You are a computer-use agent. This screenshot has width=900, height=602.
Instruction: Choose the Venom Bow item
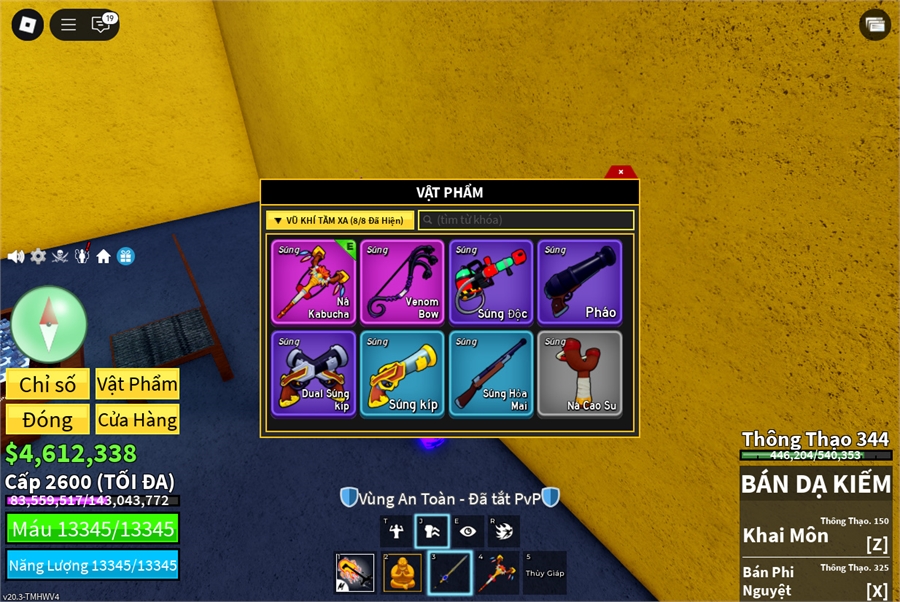[402, 281]
